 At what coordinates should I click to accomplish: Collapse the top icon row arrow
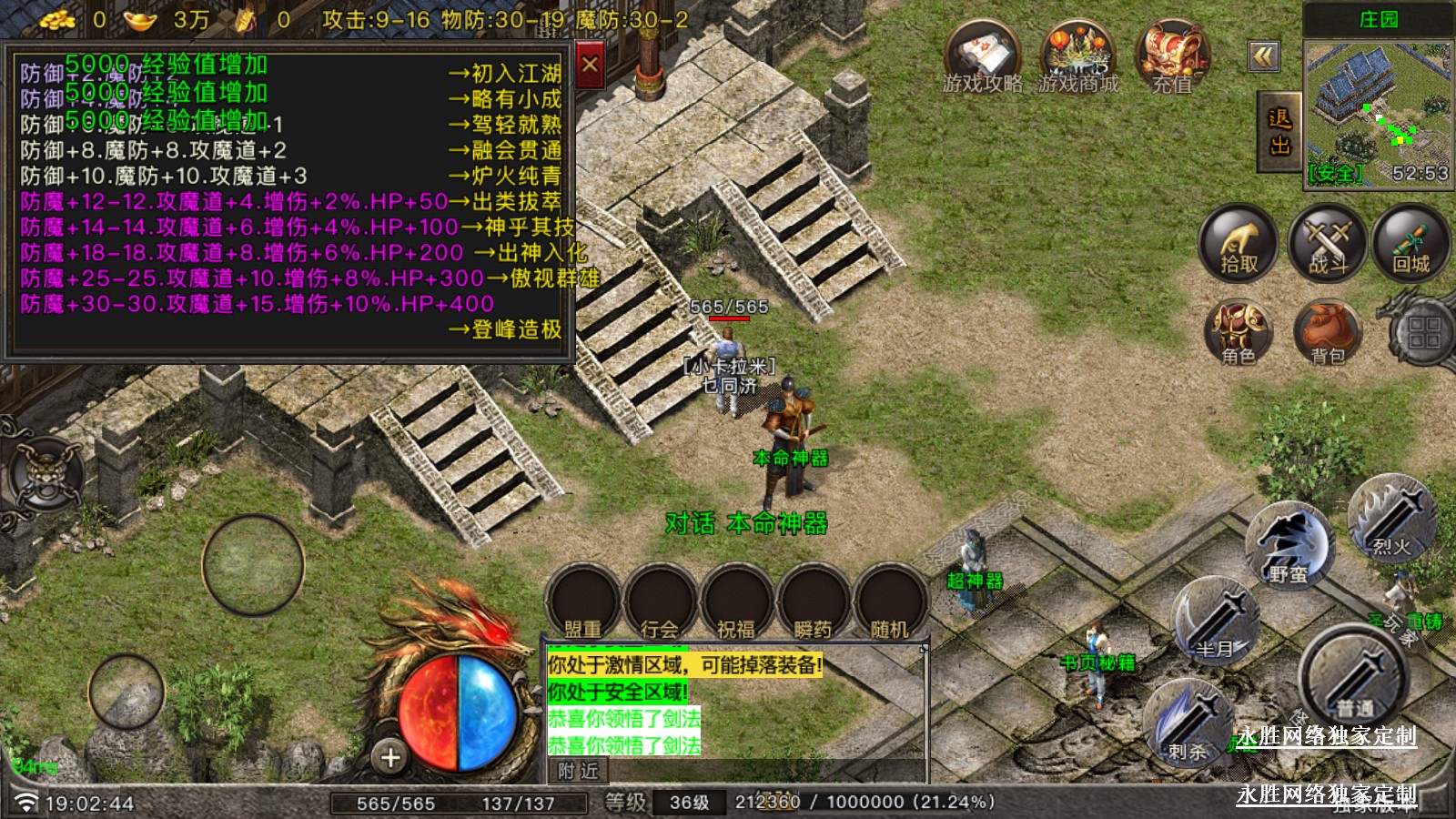pos(1264,57)
